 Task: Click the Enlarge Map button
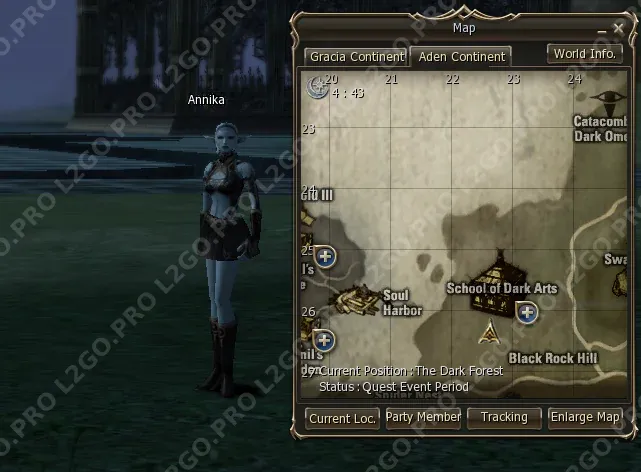(585, 417)
